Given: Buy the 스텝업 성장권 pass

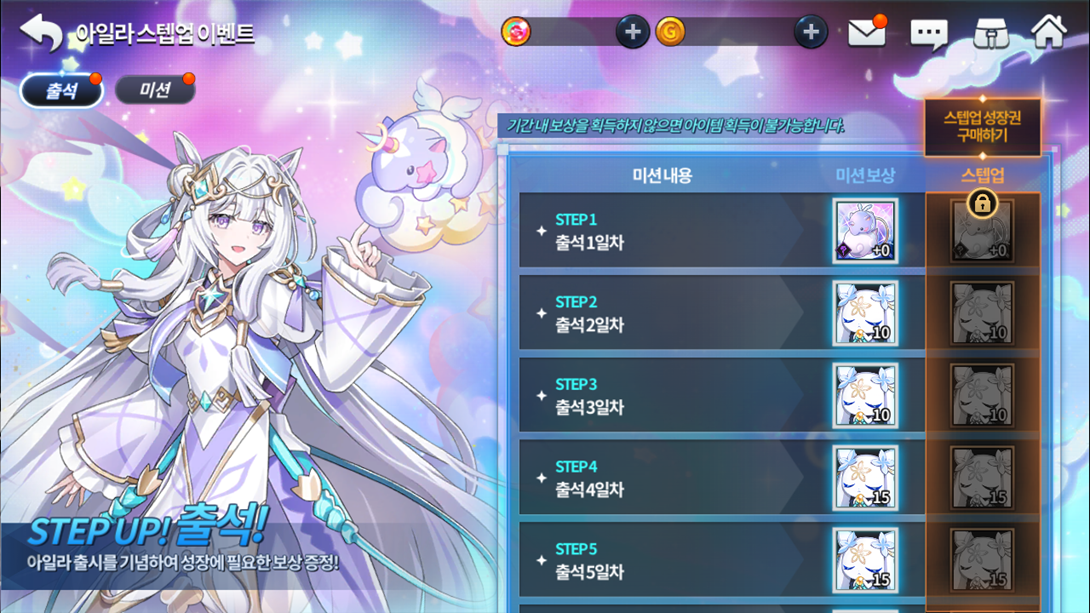Looking at the screenshot, I should (982, 126).
